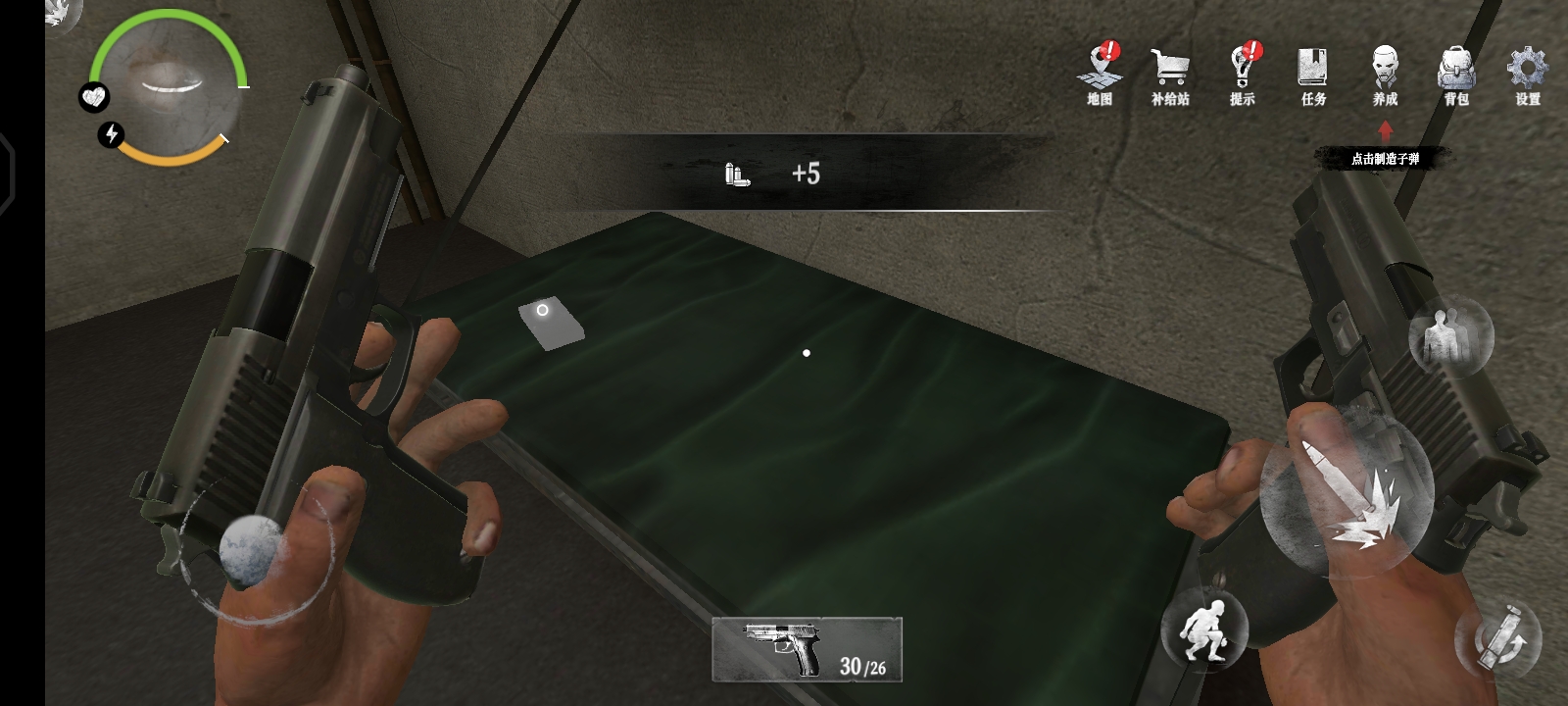This screenshot has width=1568, height=706.
Task: Open the 地图 map menu
Action: pos(1101,74)
